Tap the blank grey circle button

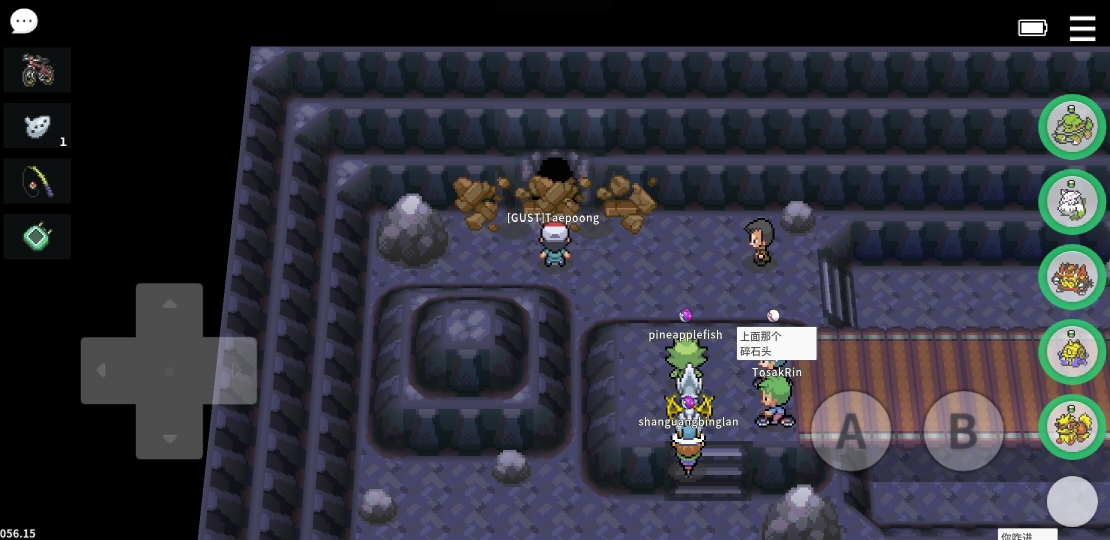(1072, 501)
